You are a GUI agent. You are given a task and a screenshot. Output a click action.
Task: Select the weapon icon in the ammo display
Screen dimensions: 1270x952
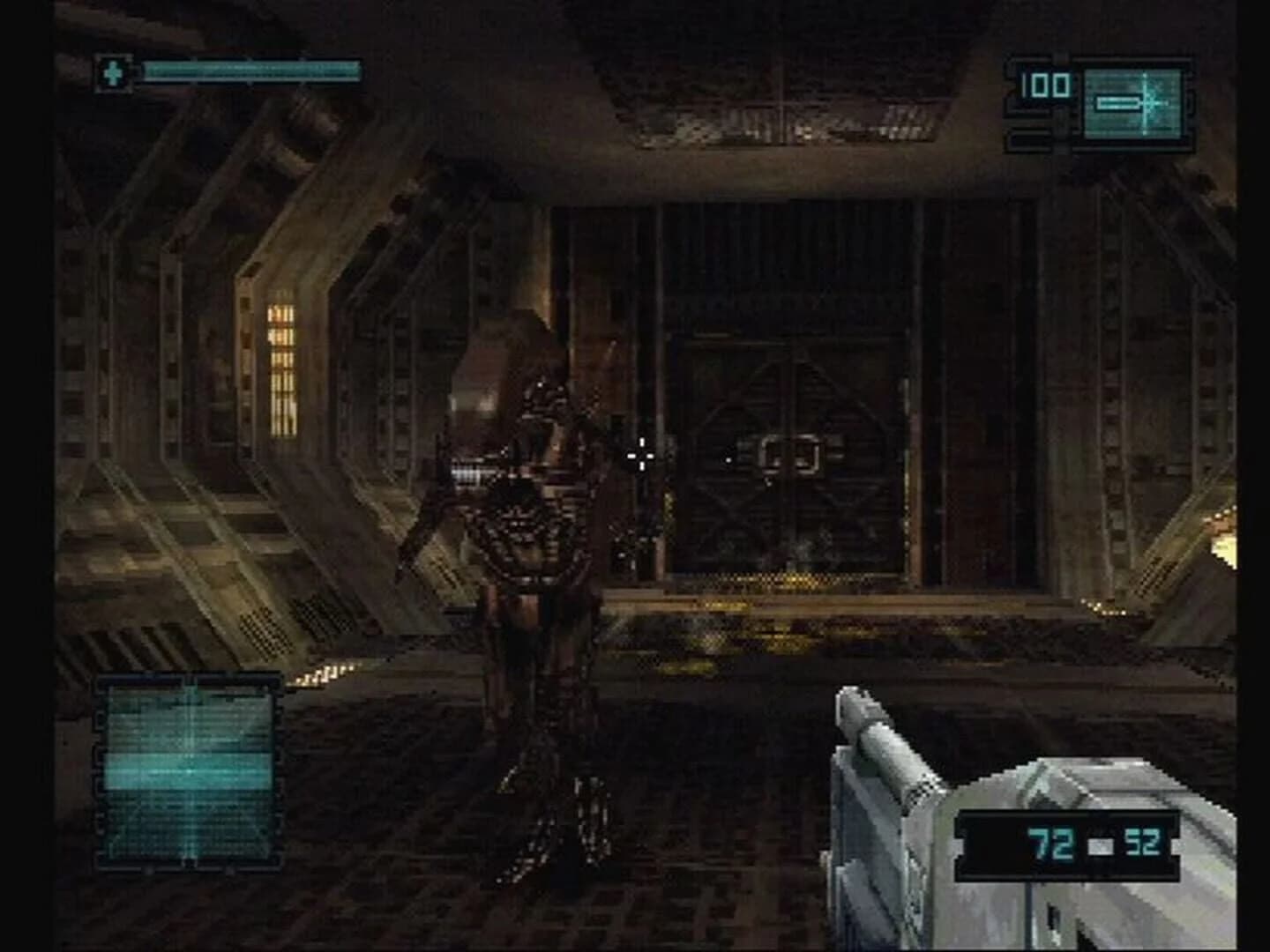pyautogui.click(x=1120, y=104)
